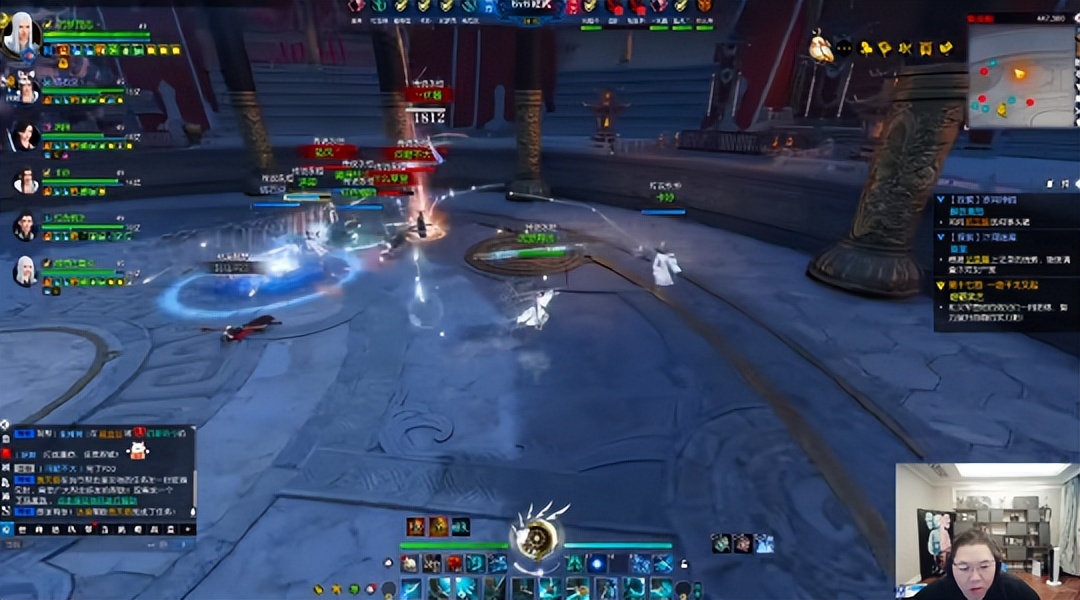
Task: Click the yellow chicken mascot icon
Action: [x=821, y=47]
